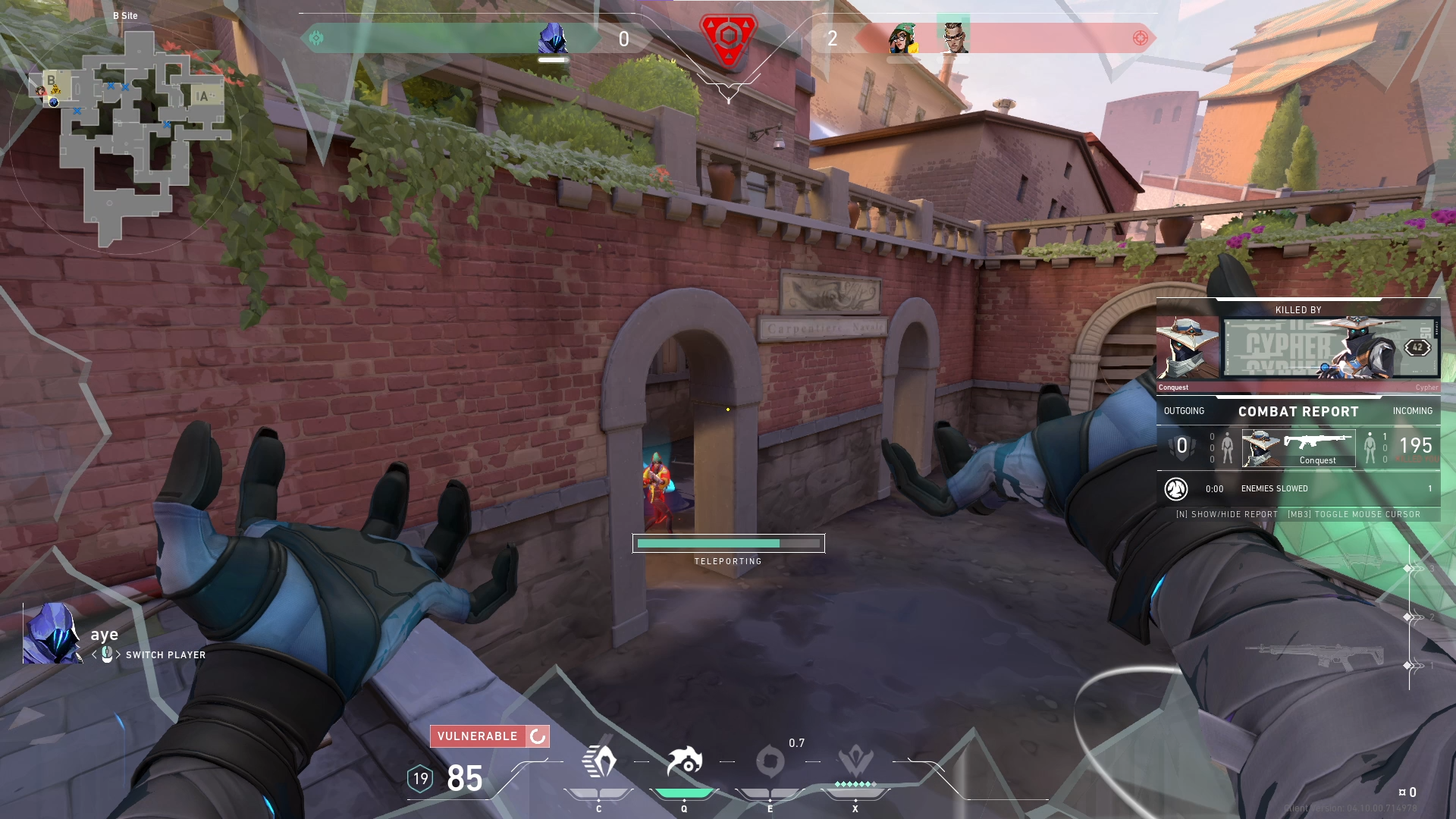This screenshot has width=1456, height=819.
Task: Click the red spike icon at top center
Action: [729, 36]
